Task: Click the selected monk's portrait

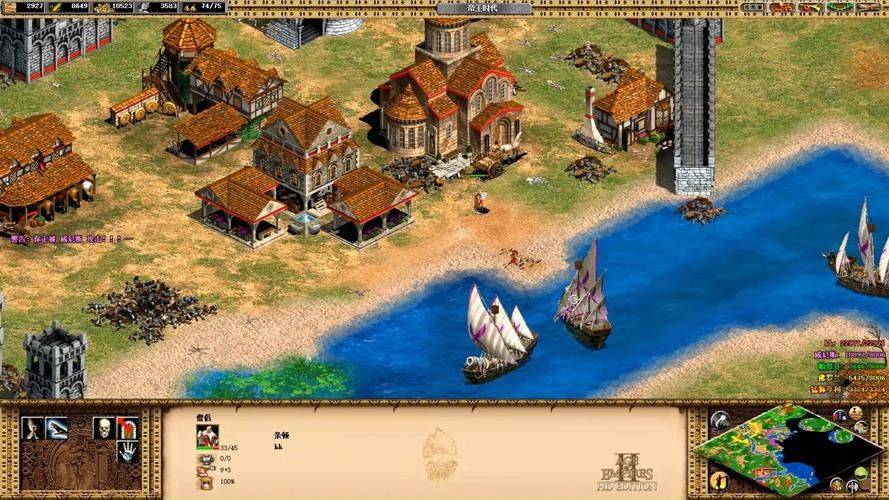Action: pos(208,435)
